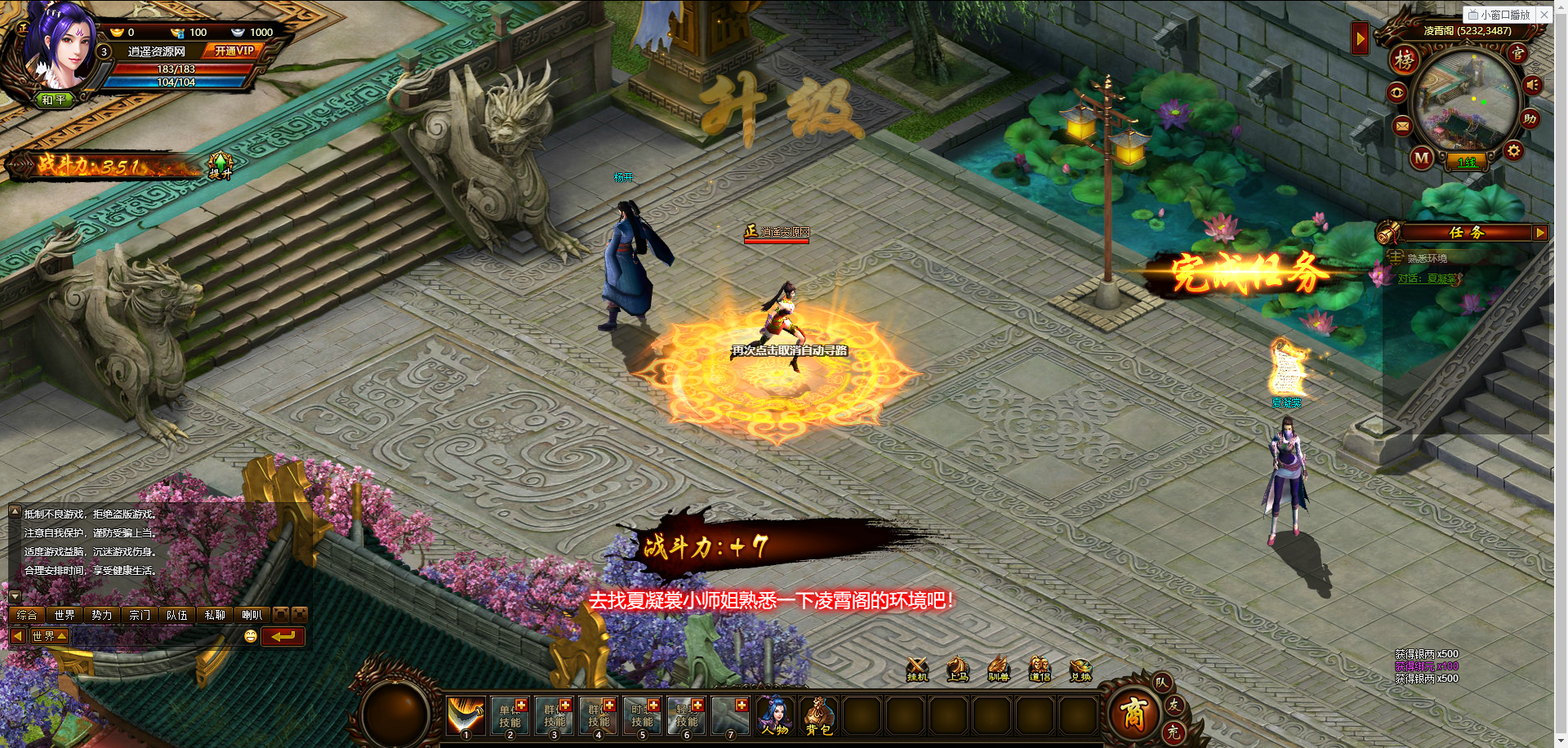Switch to the 宗门 chat tab

(139, 615)
